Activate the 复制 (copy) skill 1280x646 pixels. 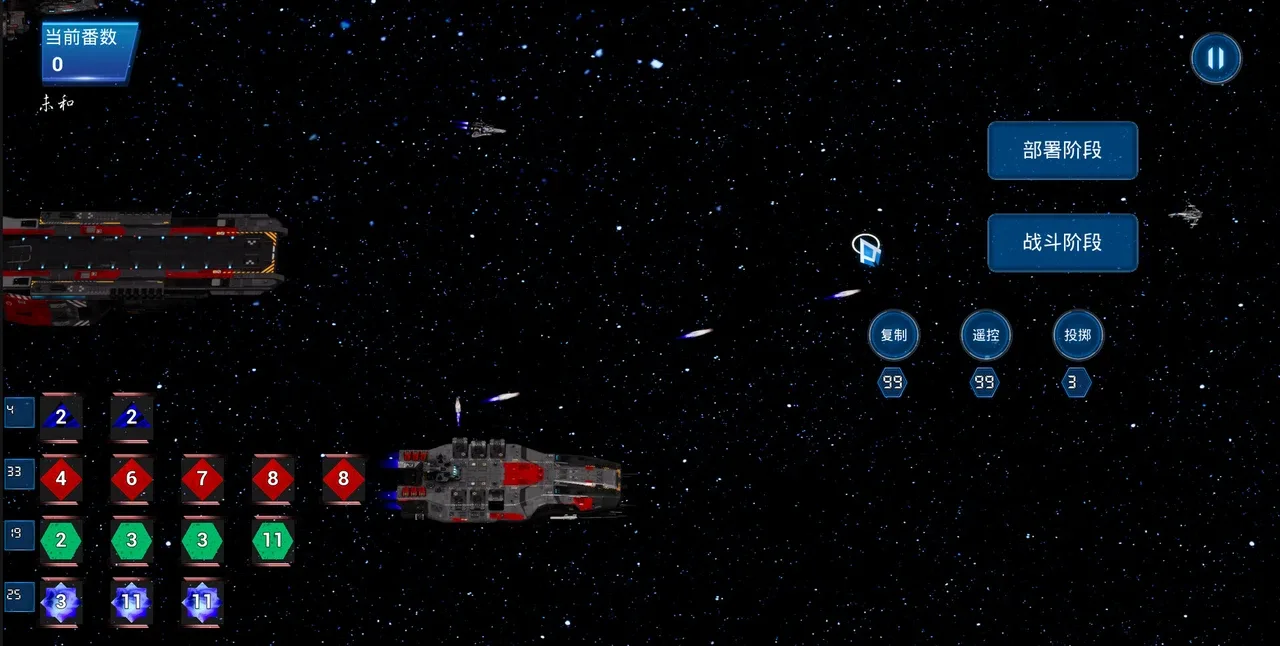coord(893,335)
